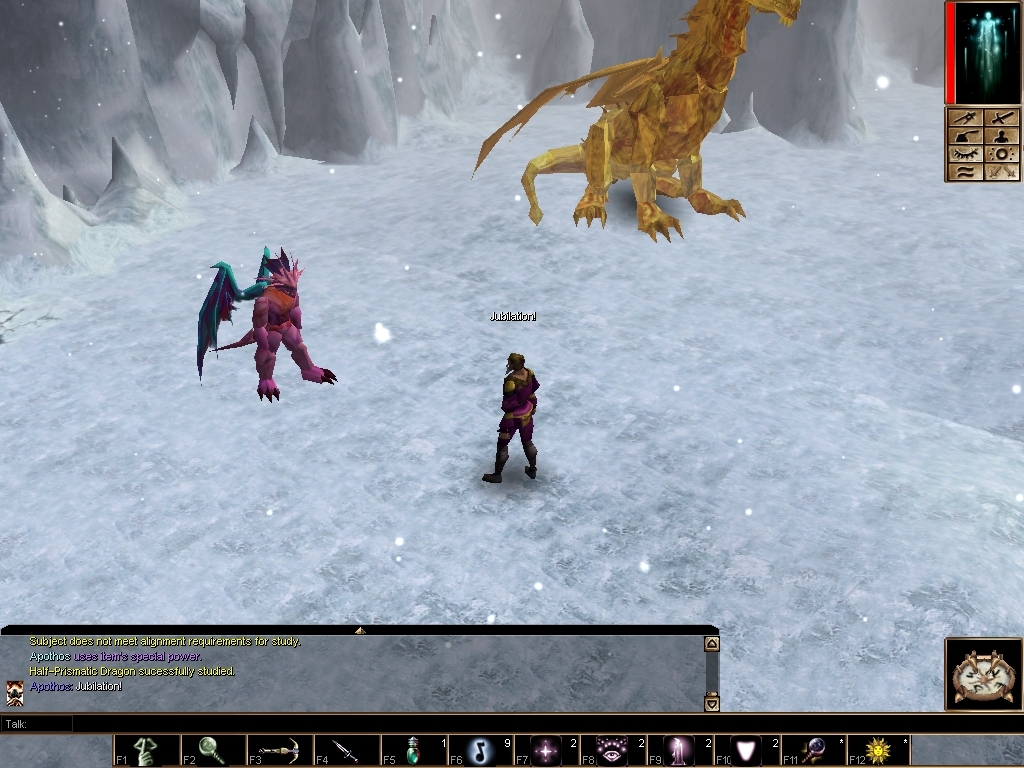Cast the shield spell in F10
The width and height of the screenshot is (1024, 768).
click(746, 751)
